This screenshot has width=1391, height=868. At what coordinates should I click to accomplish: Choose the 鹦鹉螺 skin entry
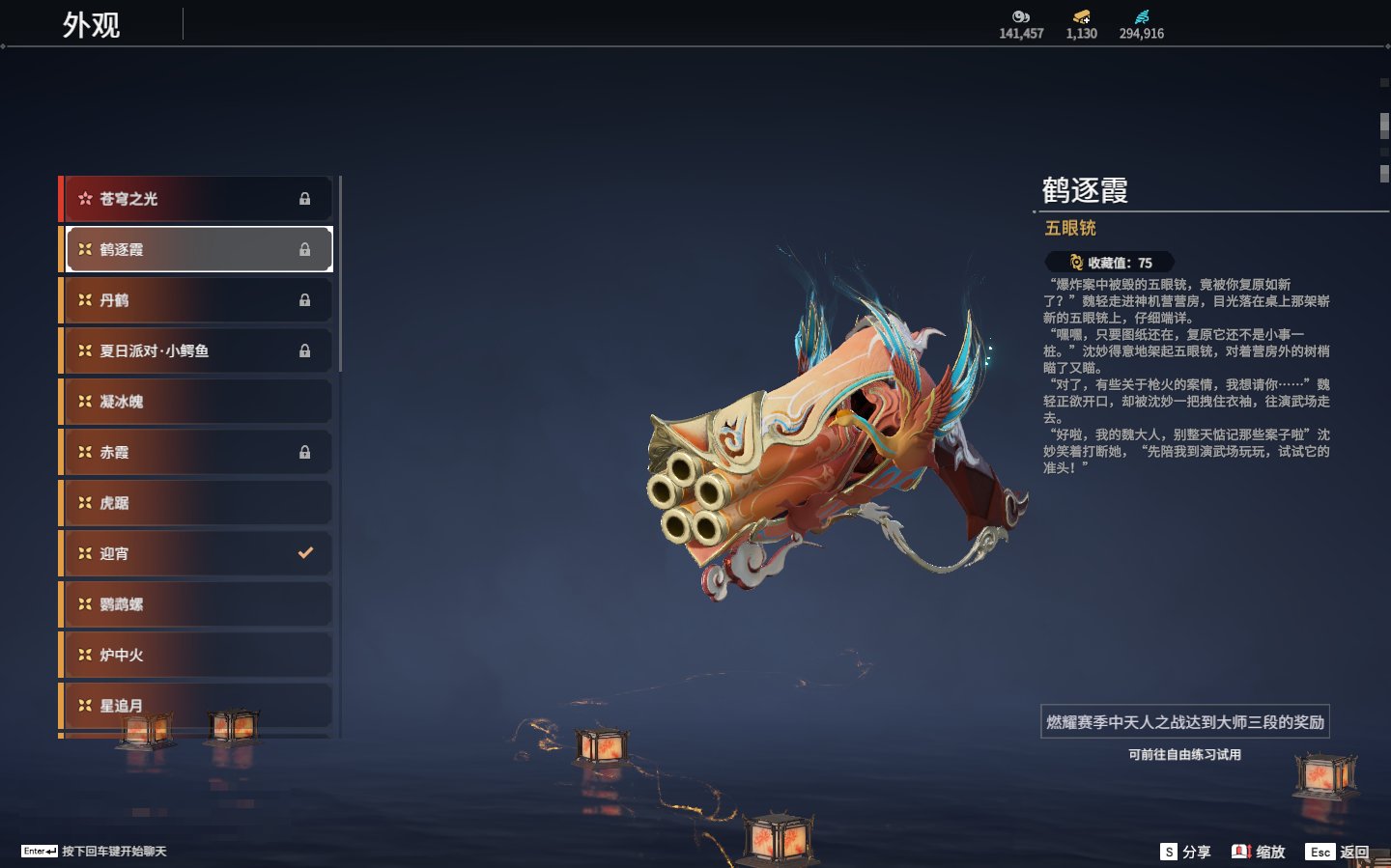198,604
